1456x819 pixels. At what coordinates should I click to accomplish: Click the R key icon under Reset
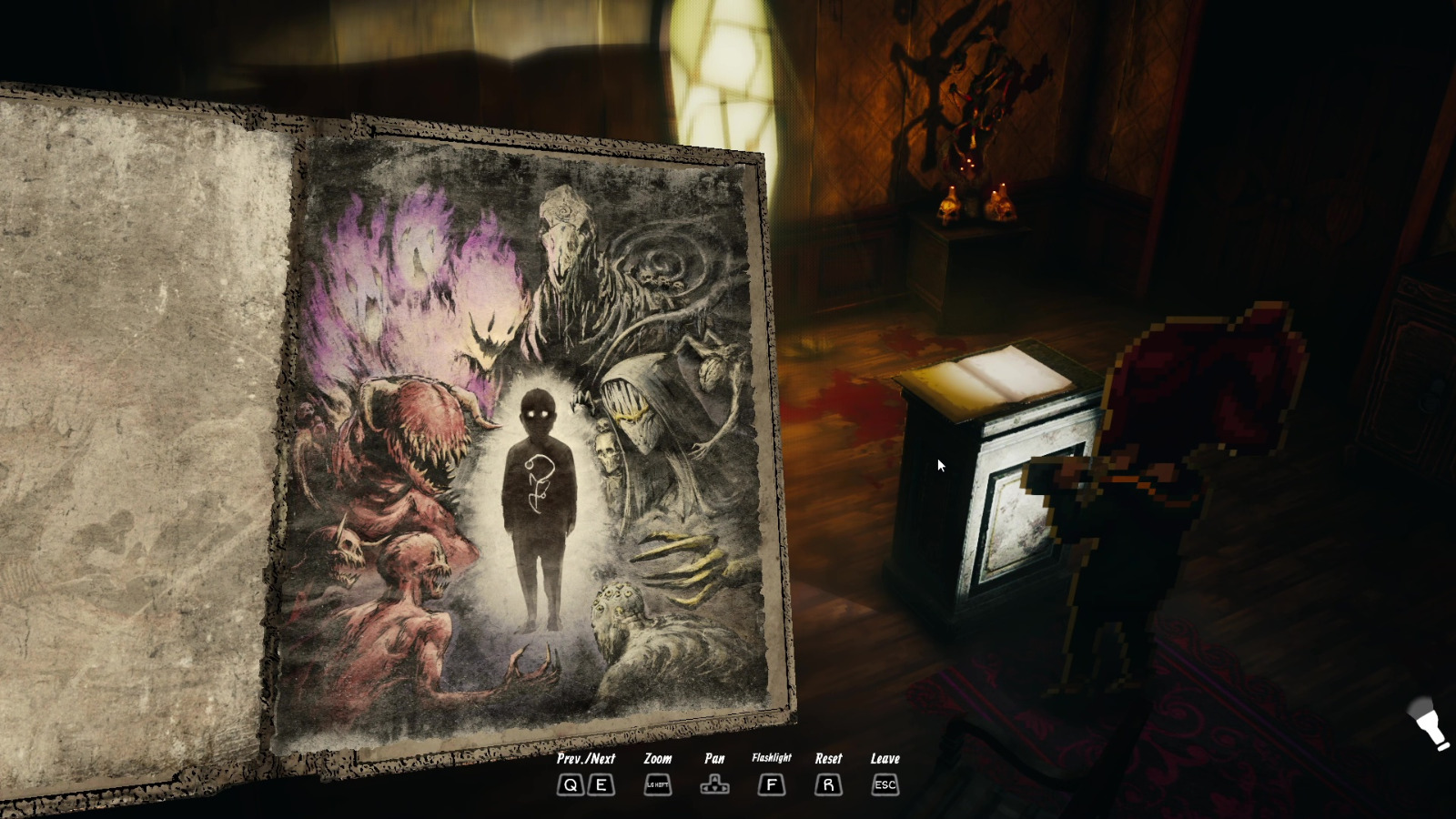(827, 785)
